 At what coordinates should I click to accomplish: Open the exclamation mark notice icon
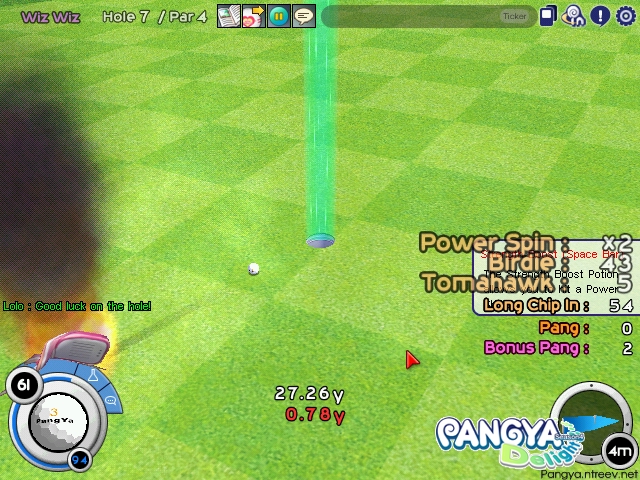tap(600, 16)
